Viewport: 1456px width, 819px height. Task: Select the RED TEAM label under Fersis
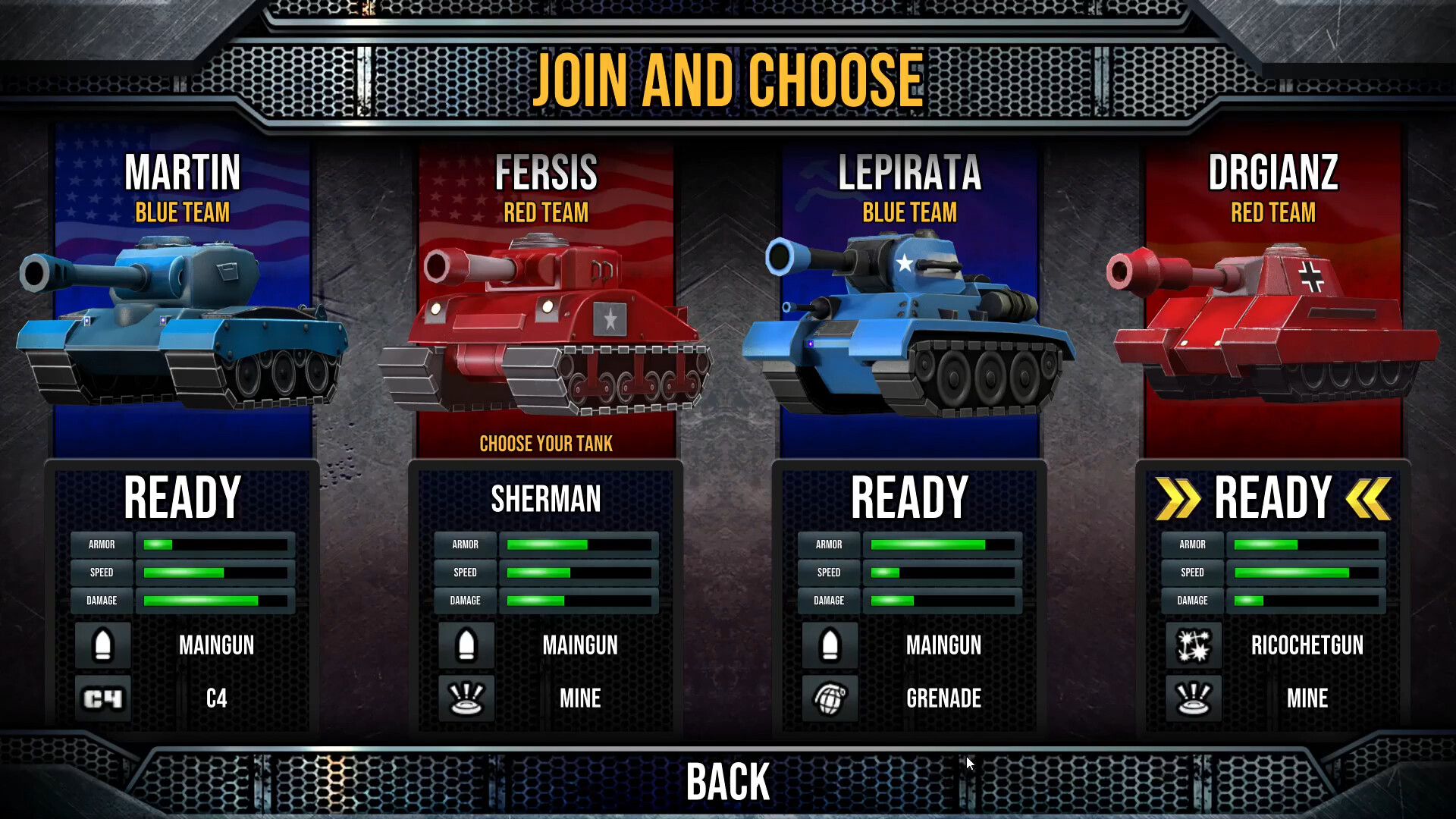tap(544, 213)
